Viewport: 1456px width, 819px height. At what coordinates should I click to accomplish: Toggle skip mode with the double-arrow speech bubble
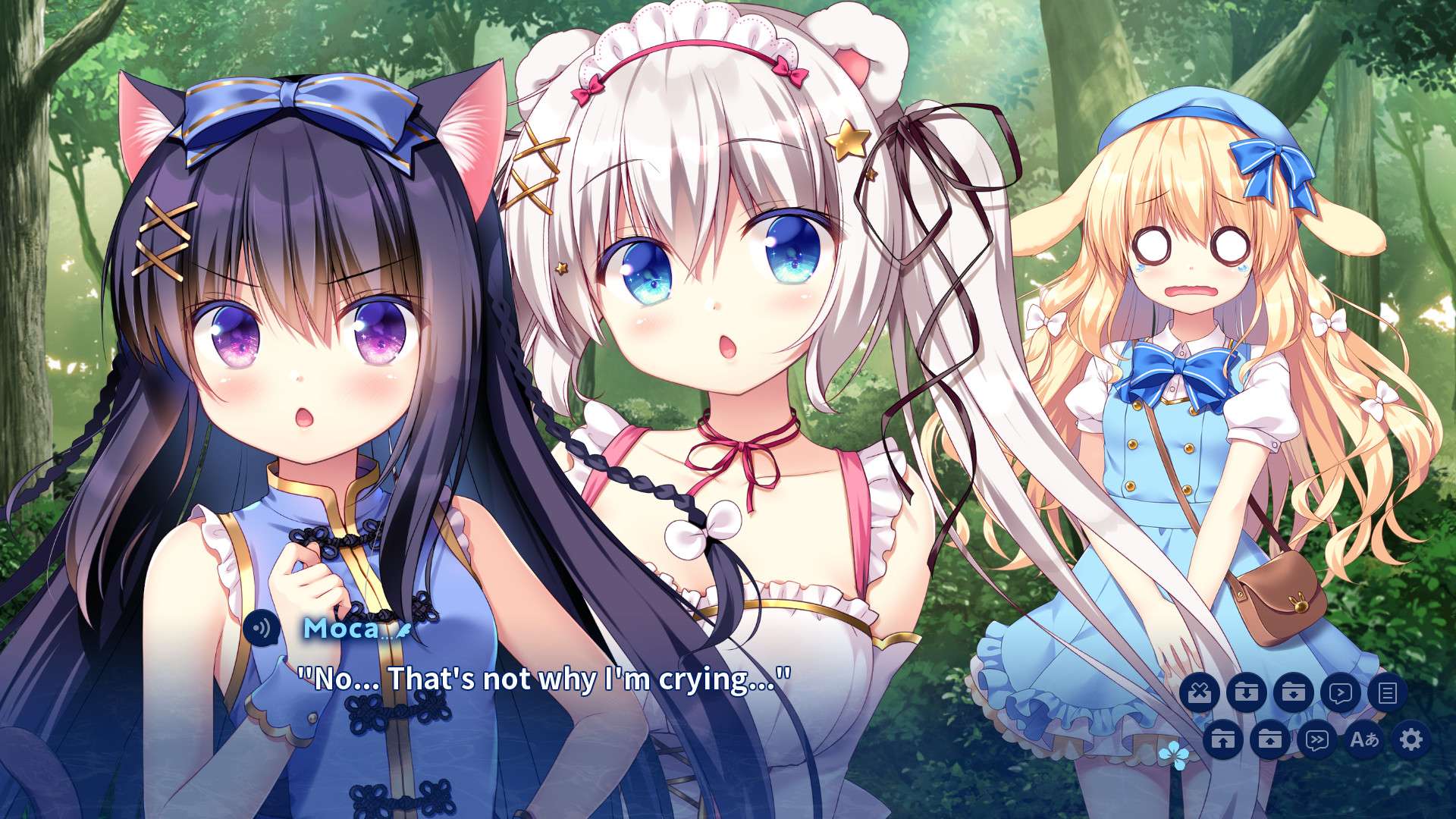[x=1316, y=739]
